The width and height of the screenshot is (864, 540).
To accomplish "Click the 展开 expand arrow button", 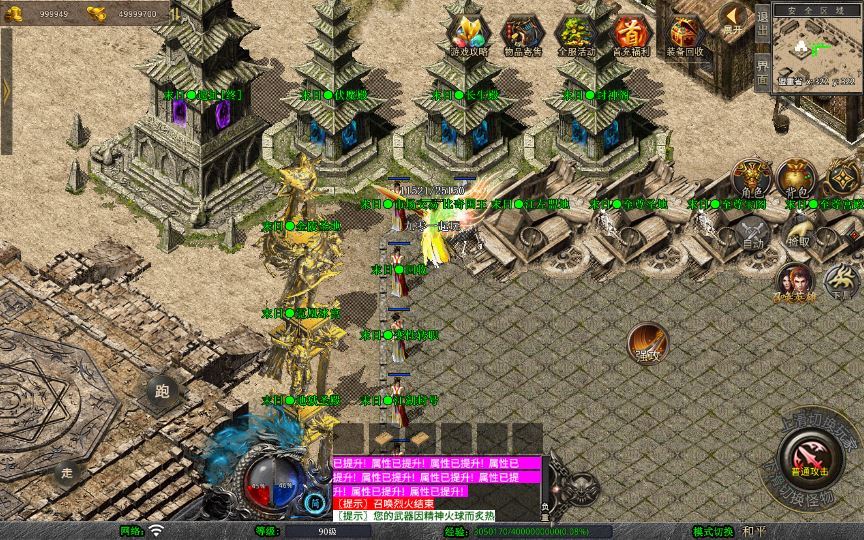I will [x=736, y=18].
